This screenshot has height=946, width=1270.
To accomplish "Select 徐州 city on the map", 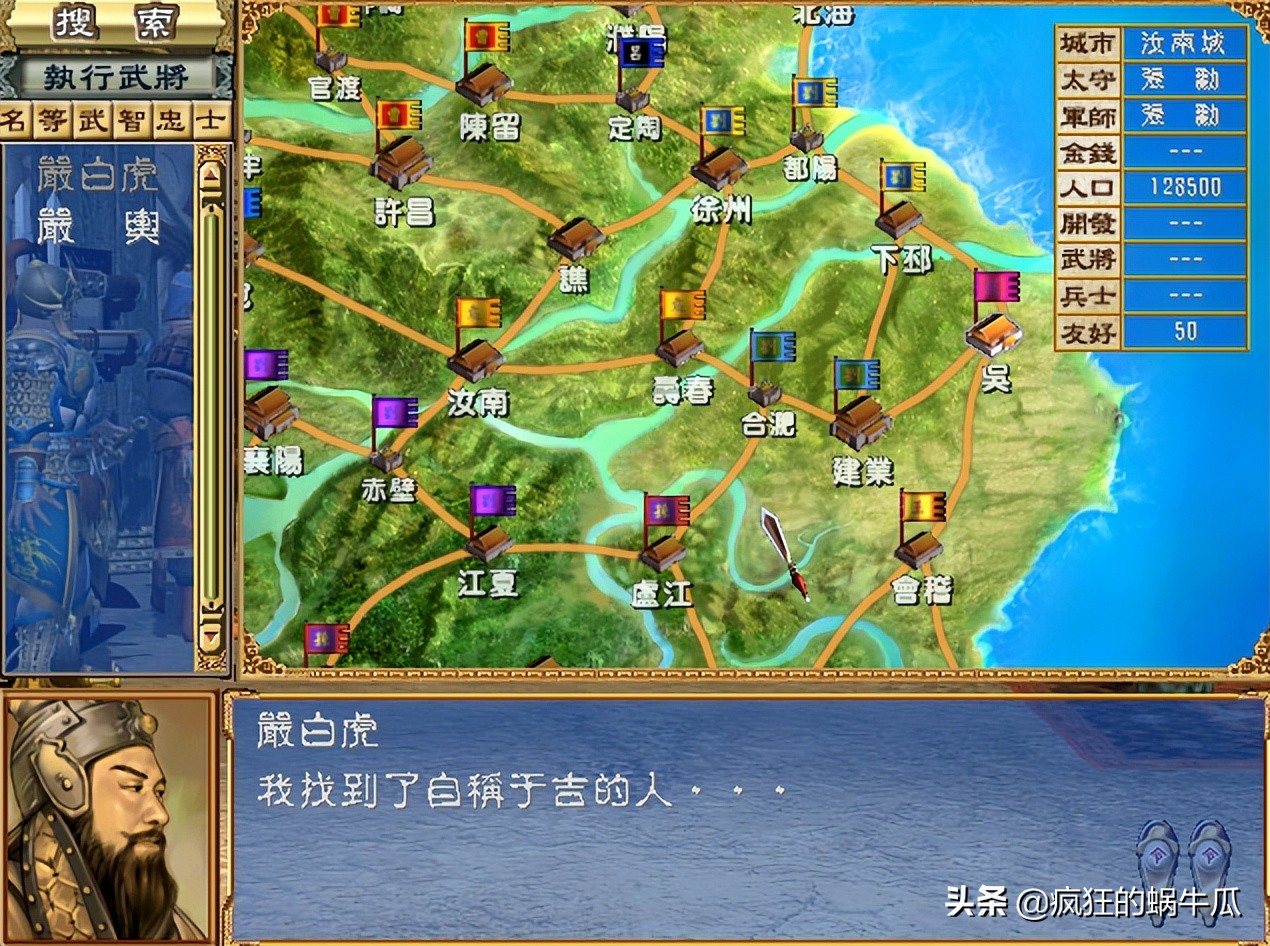I will 719,168.
